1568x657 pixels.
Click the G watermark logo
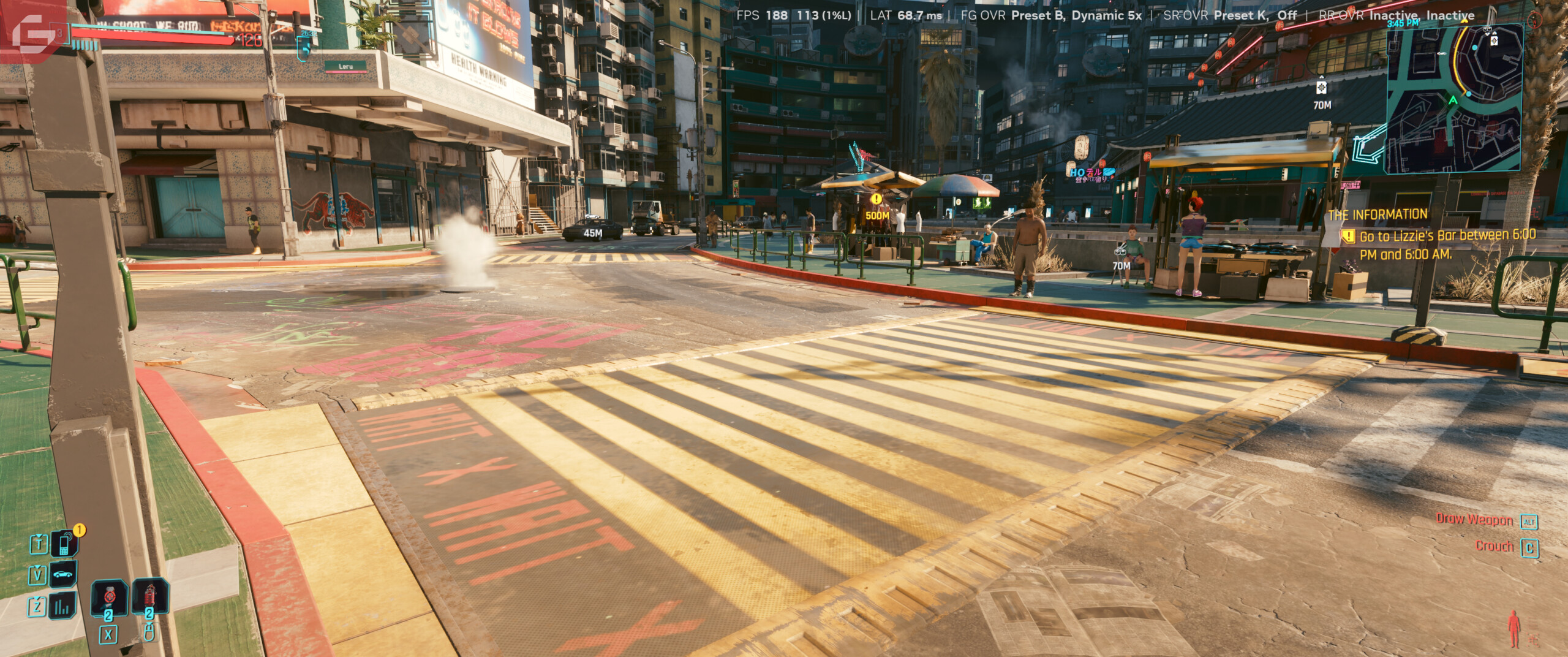33,29
